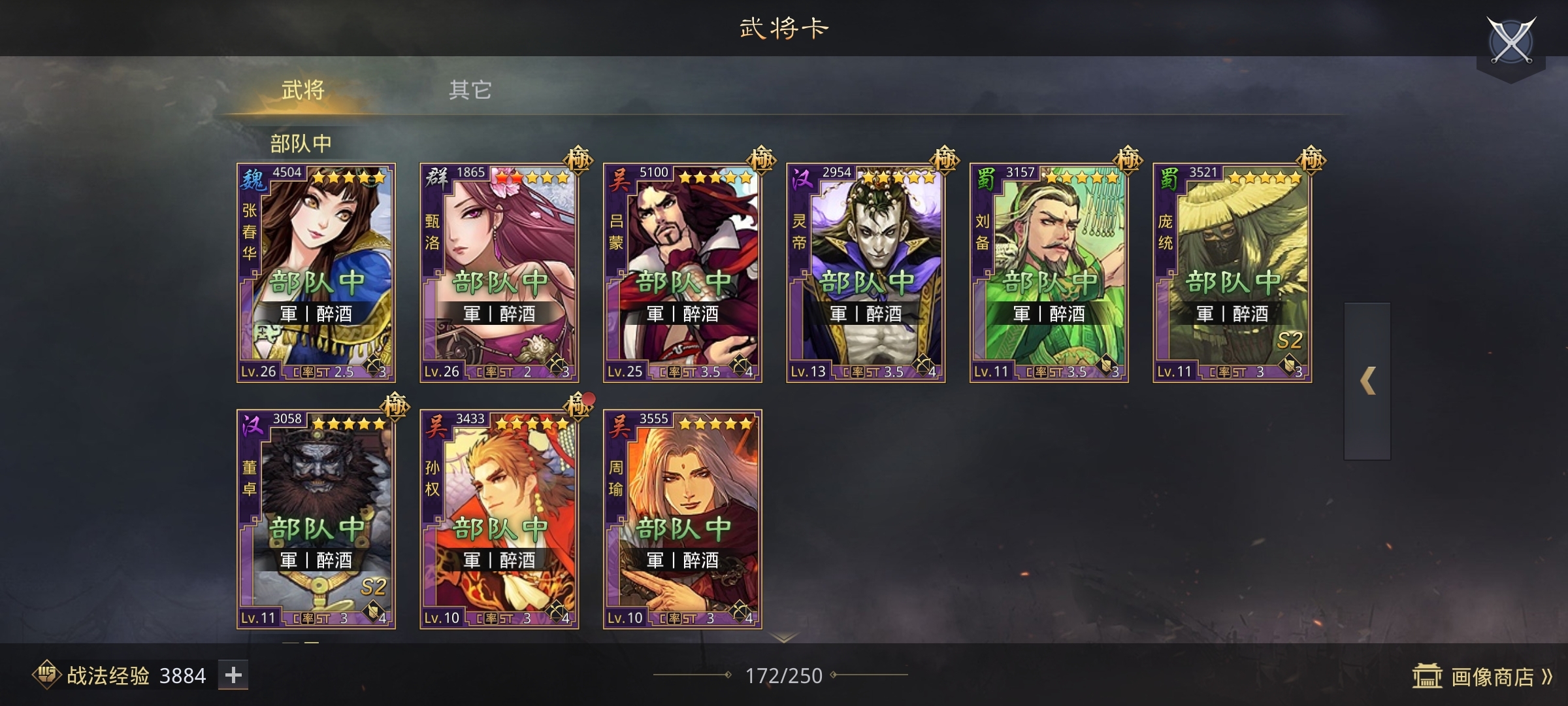Open the 灵帝 general card

pos(866,273)
